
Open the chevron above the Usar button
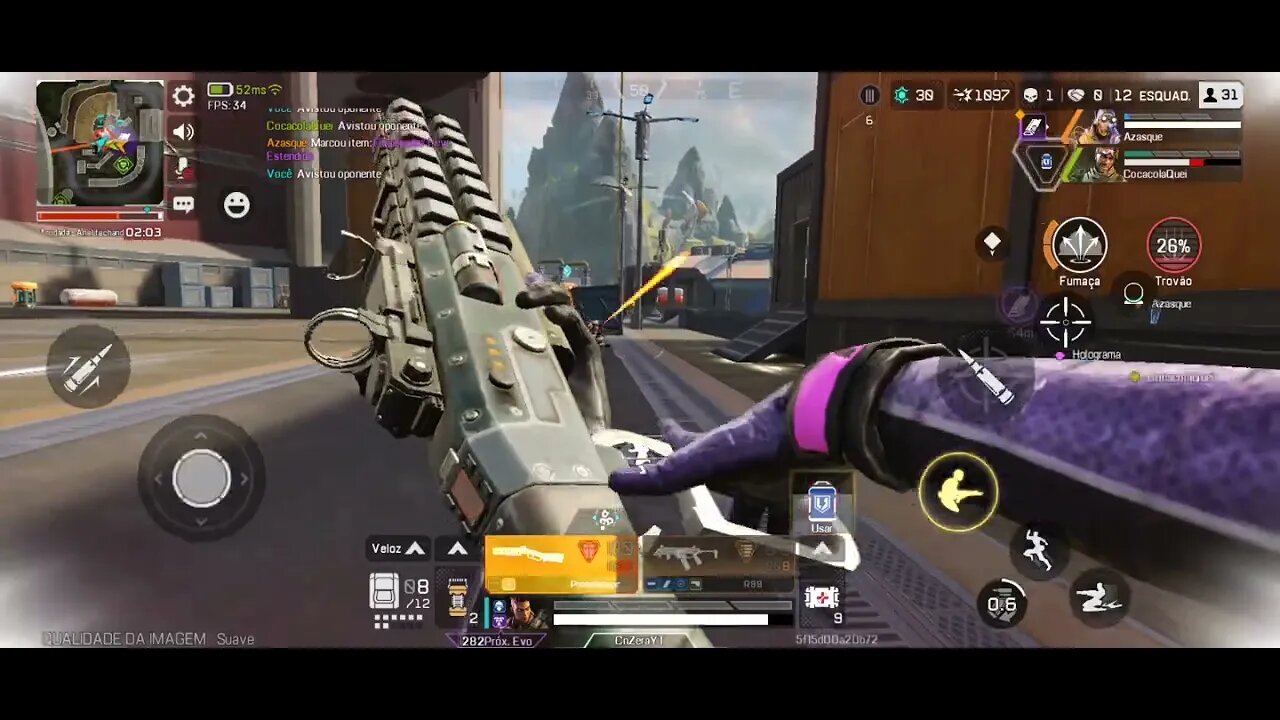[x=821, y=548]
